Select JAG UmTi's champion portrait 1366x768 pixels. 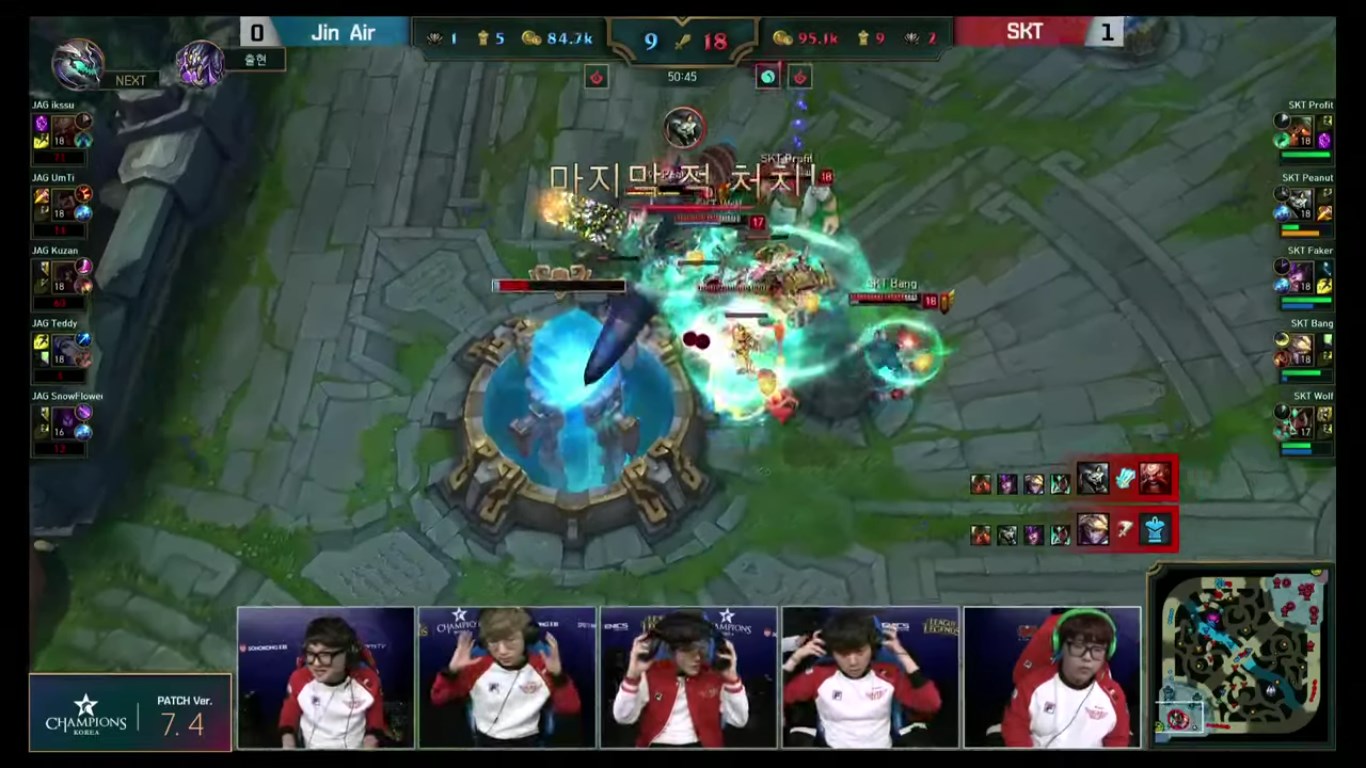pyautogui.click(x=65, y=200)
